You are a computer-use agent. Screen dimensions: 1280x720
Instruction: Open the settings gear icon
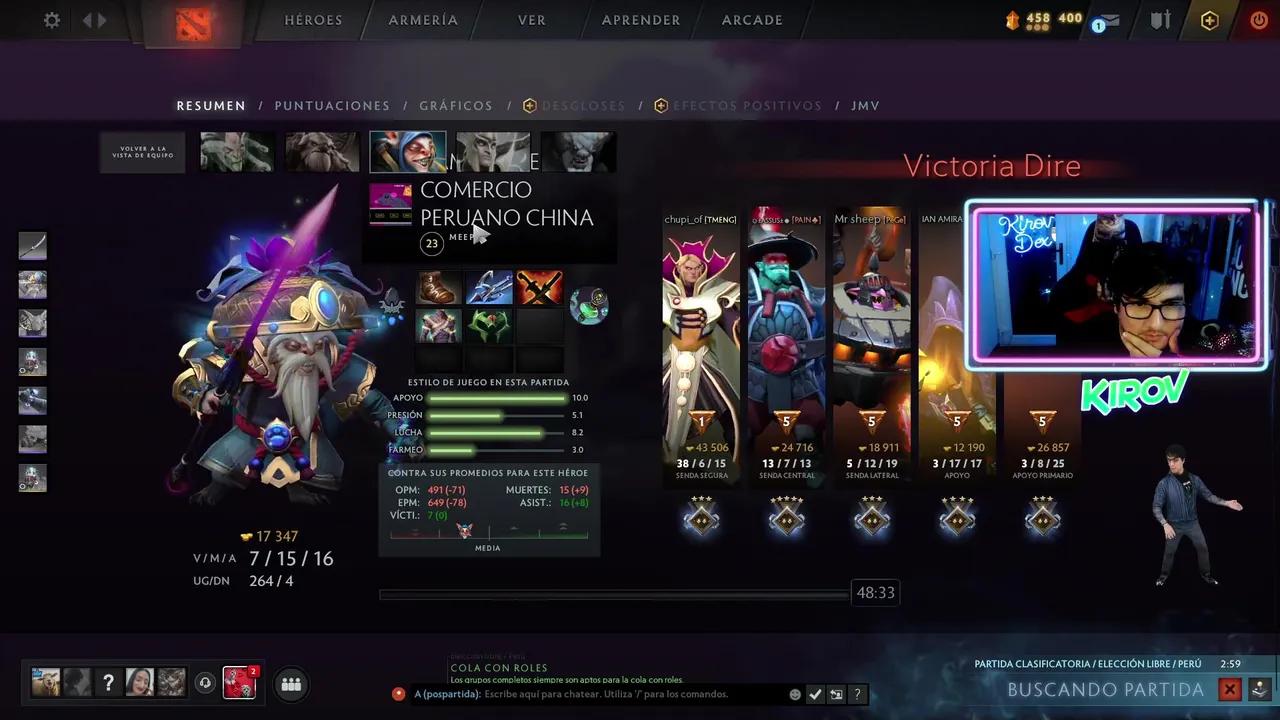click(x=51, y=20)
